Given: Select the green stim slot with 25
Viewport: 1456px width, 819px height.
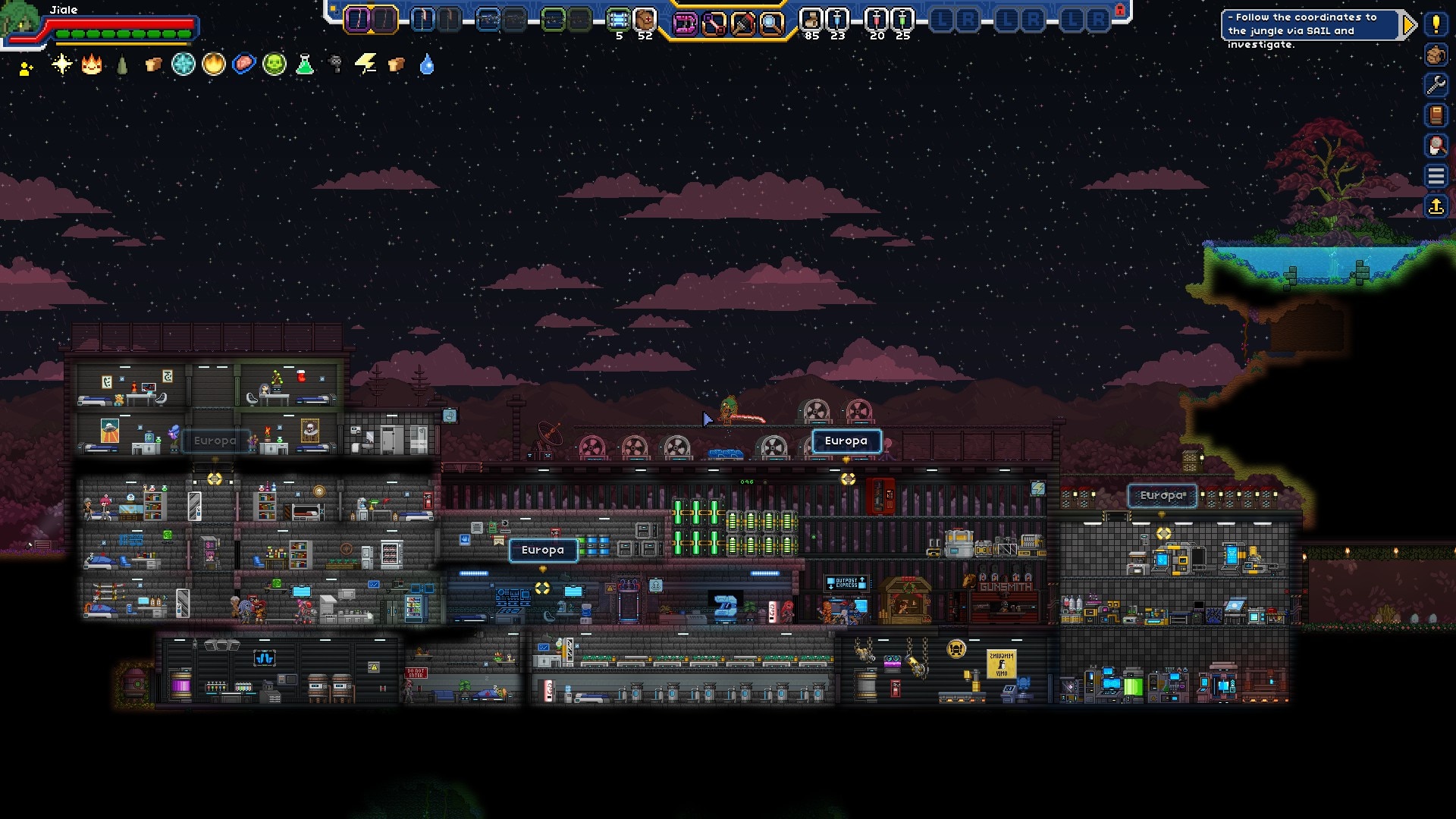Looking at the screenshot, I should point(902,20).
